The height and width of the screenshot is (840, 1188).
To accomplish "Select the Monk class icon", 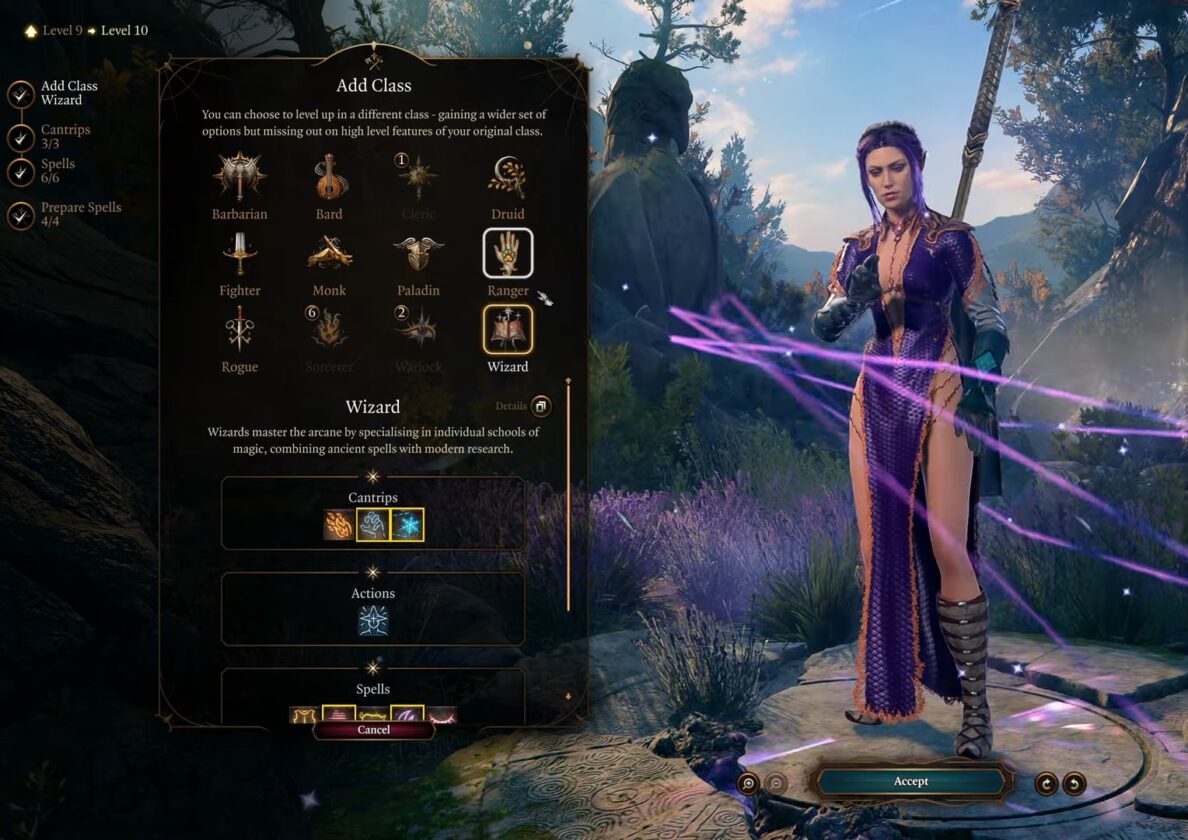I will pos(329,254).
